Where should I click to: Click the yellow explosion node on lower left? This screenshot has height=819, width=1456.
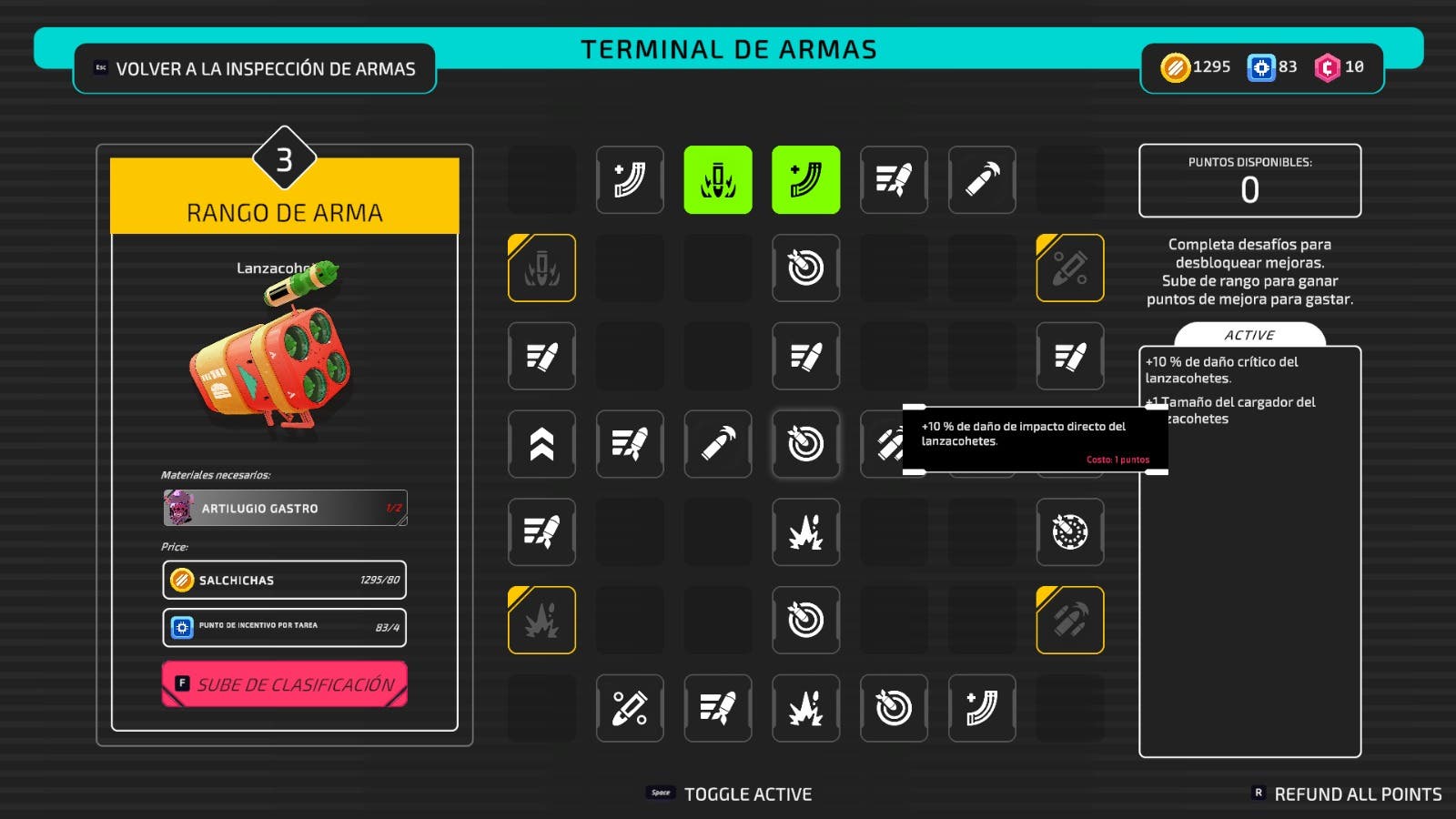click(x=541, y=621)
